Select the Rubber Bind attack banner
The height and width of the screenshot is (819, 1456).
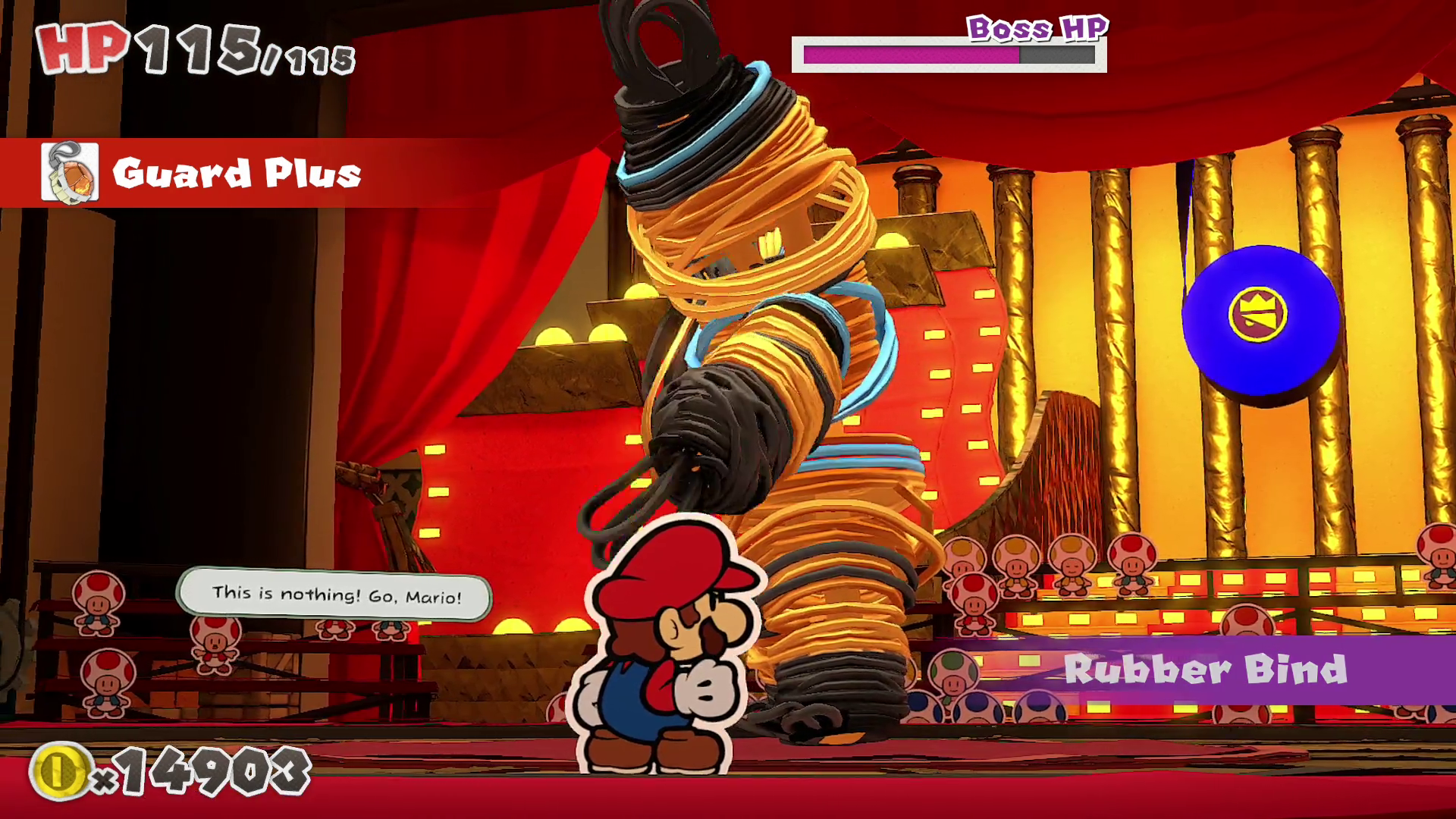pyautogui.click(x=1204, y=670)
